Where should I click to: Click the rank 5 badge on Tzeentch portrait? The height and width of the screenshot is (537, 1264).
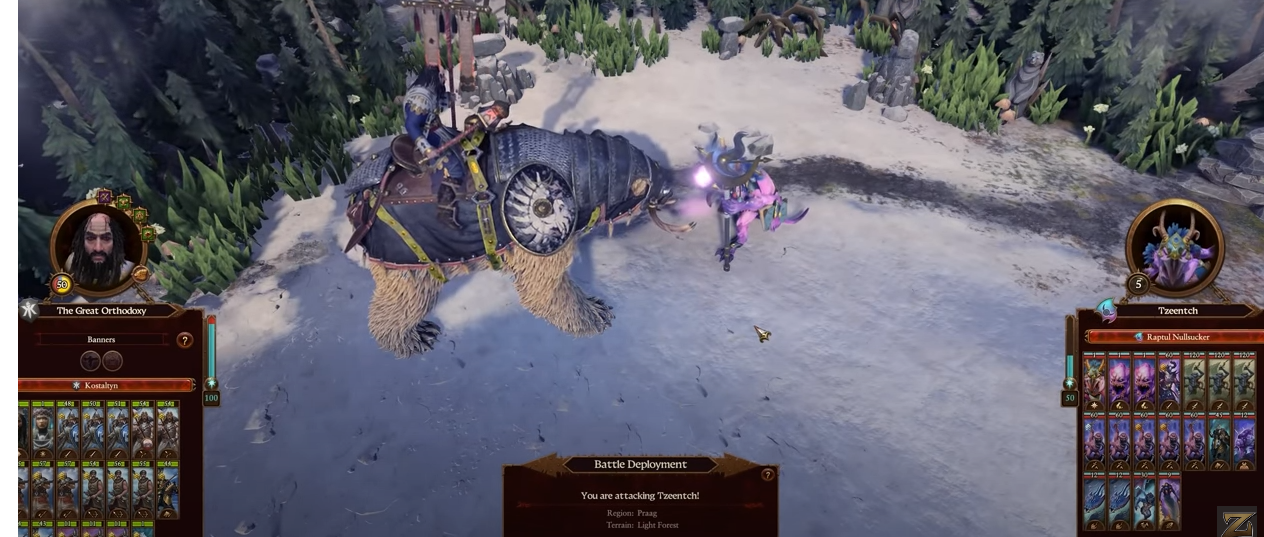1138,284
